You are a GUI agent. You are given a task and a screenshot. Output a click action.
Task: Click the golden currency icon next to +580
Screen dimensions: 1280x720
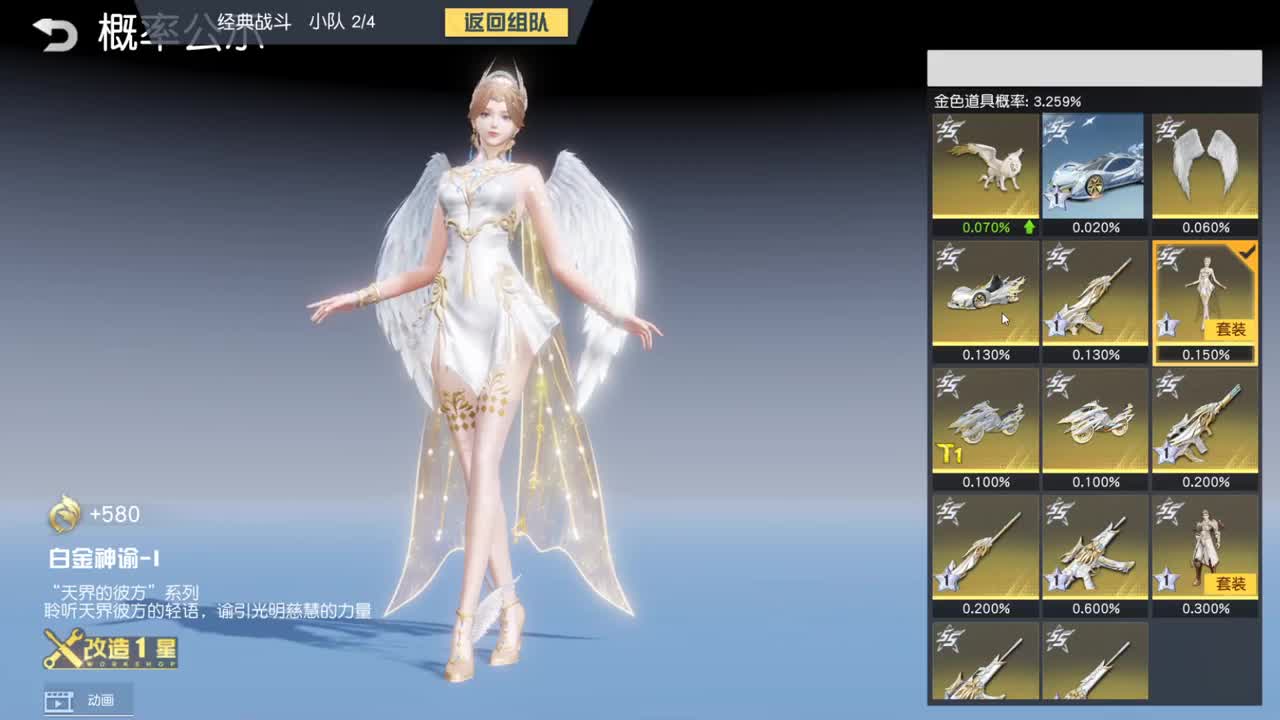pos(67,515)
